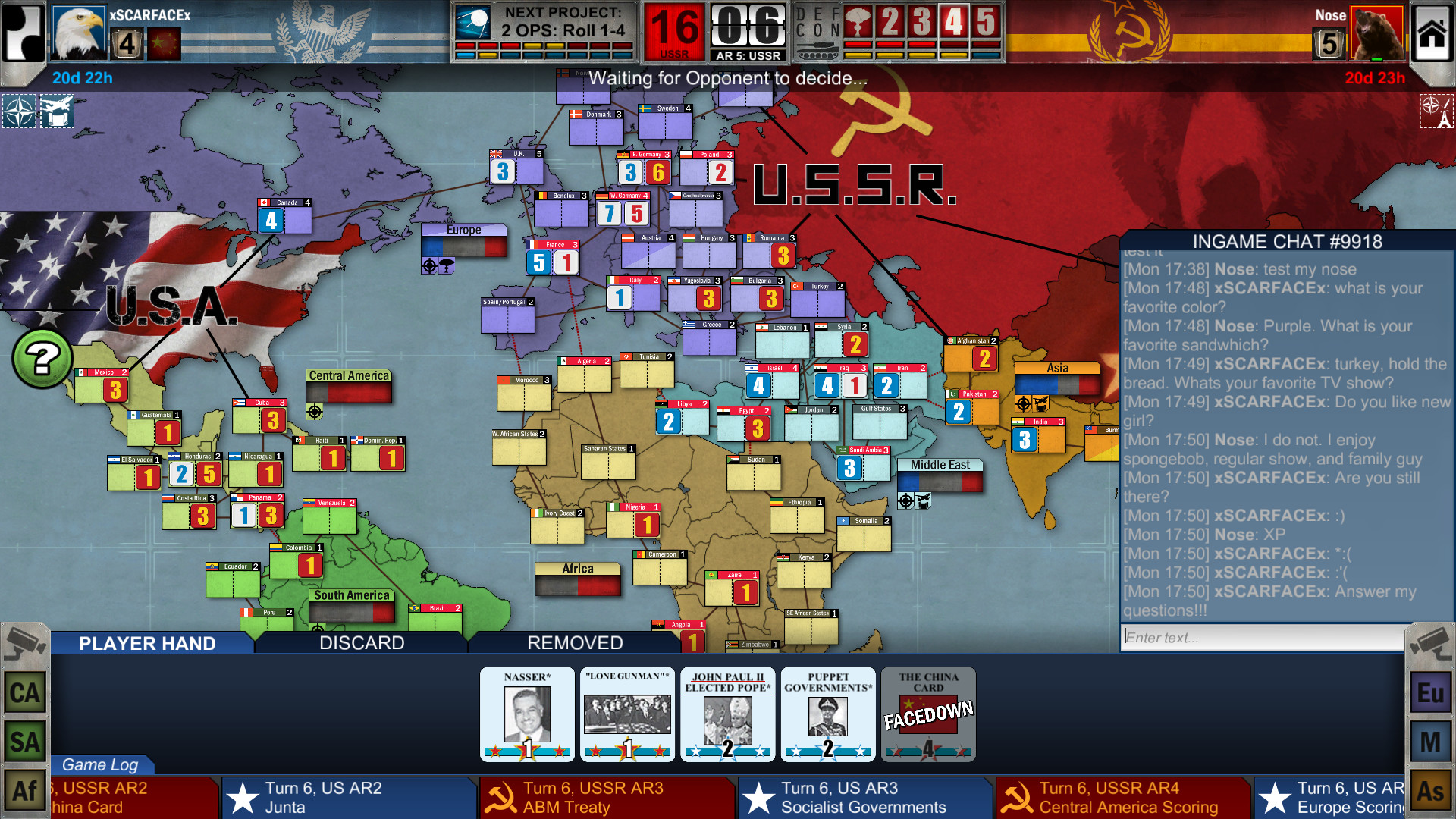This screenshot has width=1456, height=819.
Task: Open the Turn 6 Junta log entry
Action: pyautogui.click(x=349, y=797)
